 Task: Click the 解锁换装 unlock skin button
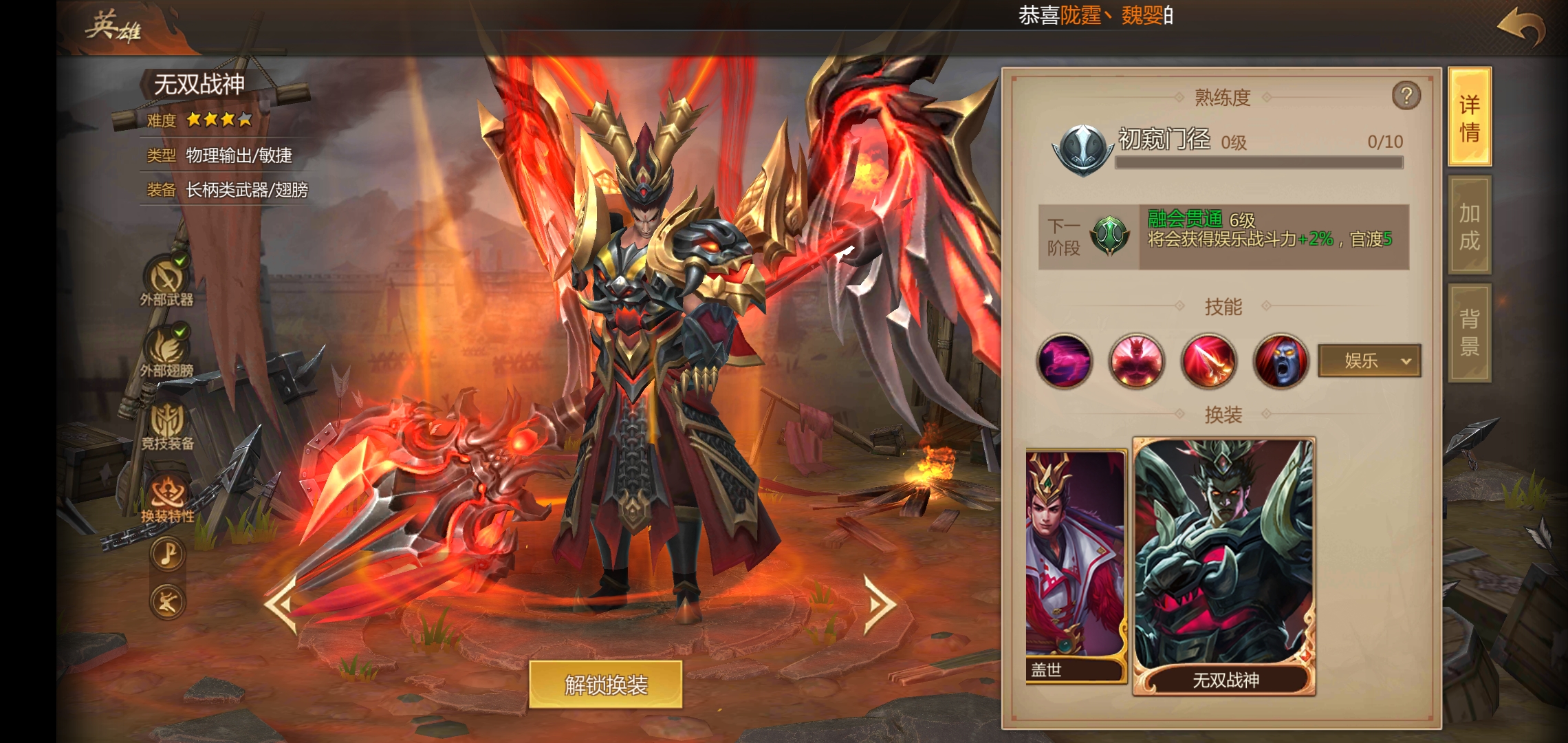(x=605, y=685)
